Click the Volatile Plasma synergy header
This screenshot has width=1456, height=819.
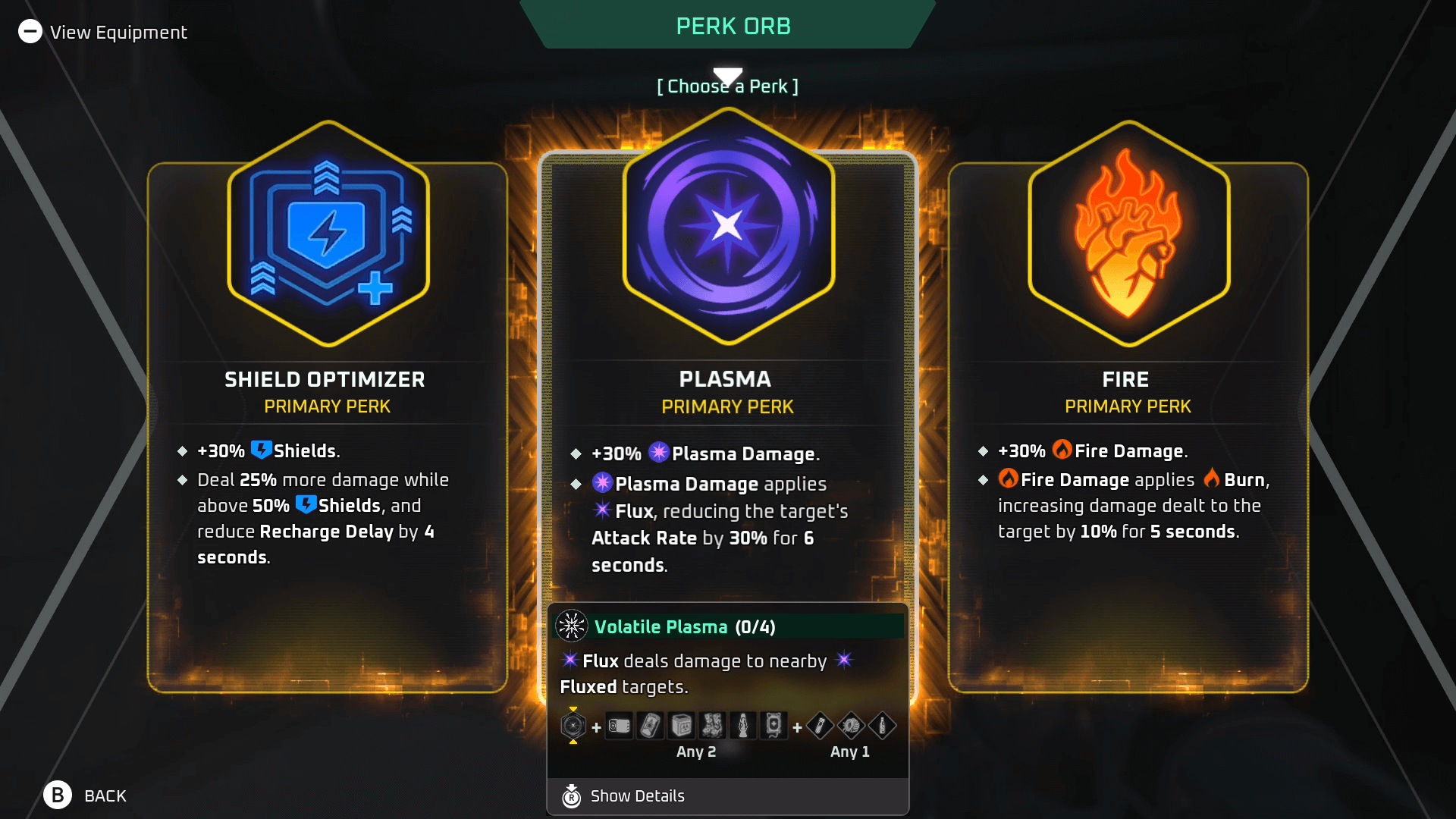[682, 627]
